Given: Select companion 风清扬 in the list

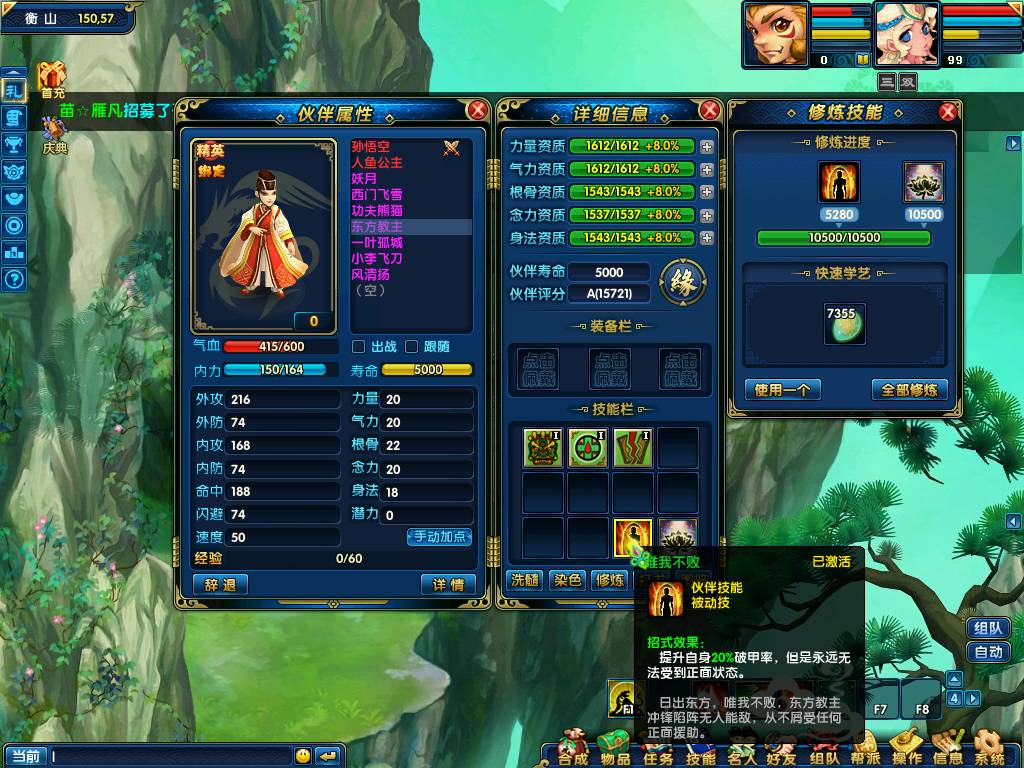Looking at the screenshot, I should click(371, 274).
